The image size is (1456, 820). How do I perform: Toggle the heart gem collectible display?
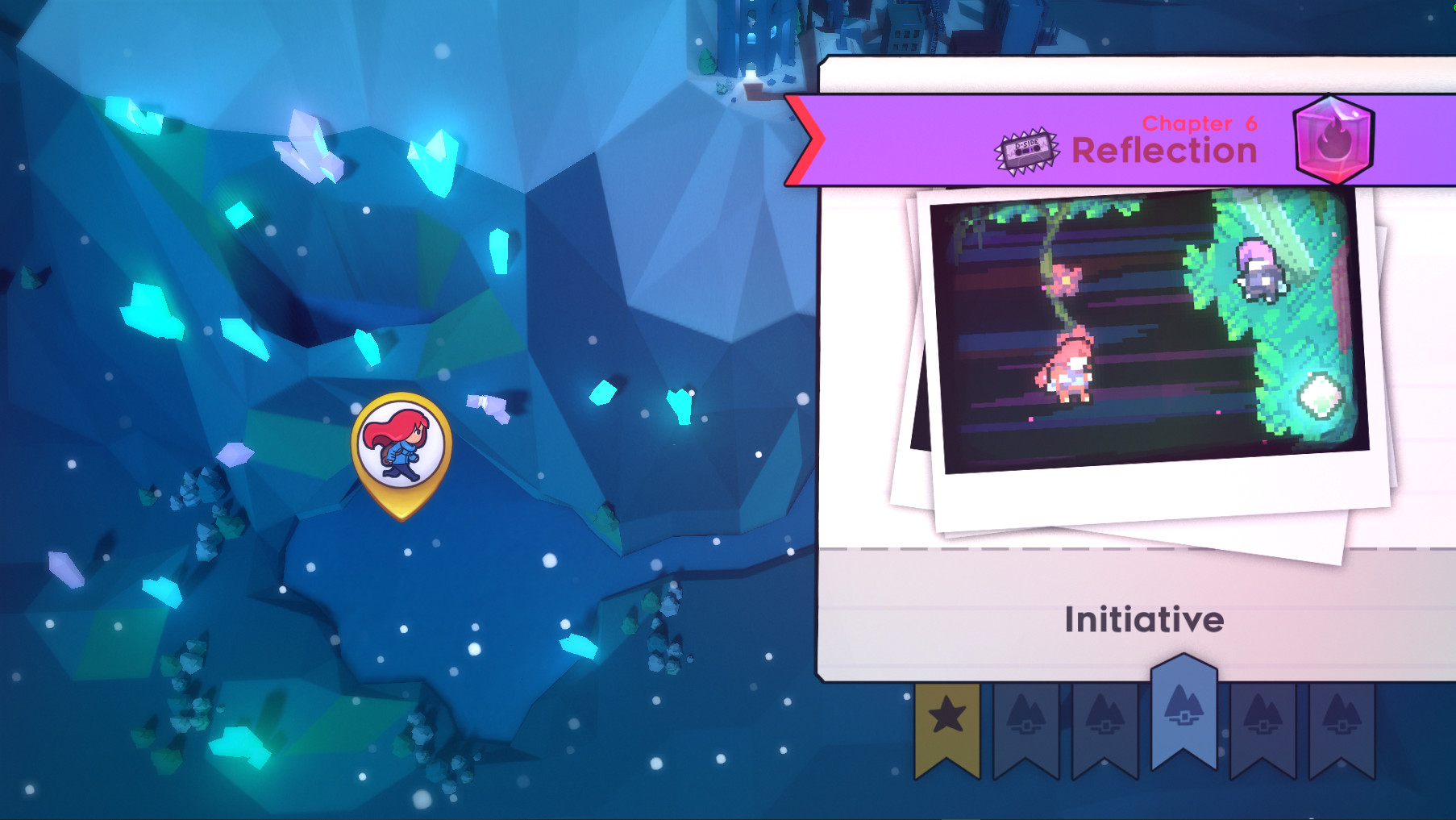pyautogui.click(x=1332, y=142)
